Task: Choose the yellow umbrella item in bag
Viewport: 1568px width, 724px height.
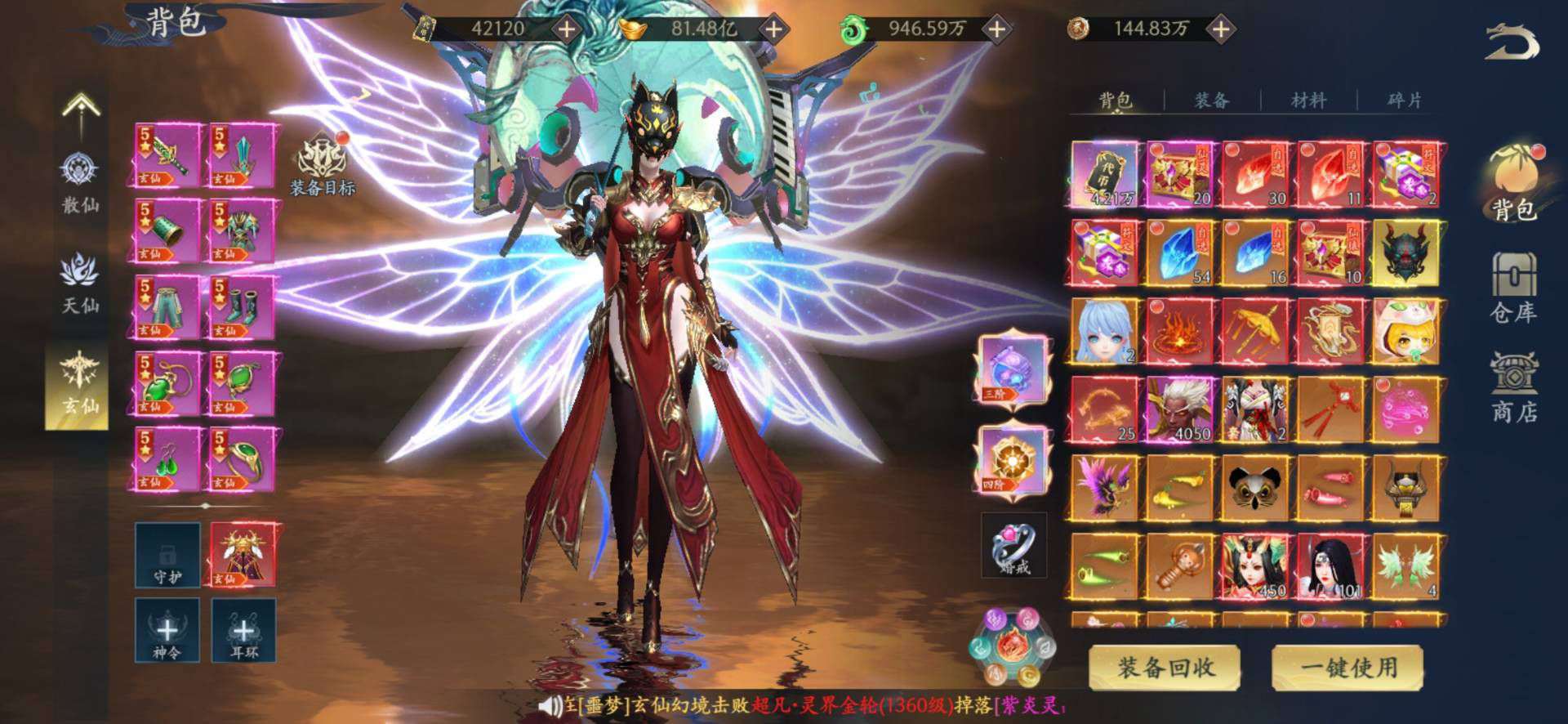Action: pos(1254,331)
